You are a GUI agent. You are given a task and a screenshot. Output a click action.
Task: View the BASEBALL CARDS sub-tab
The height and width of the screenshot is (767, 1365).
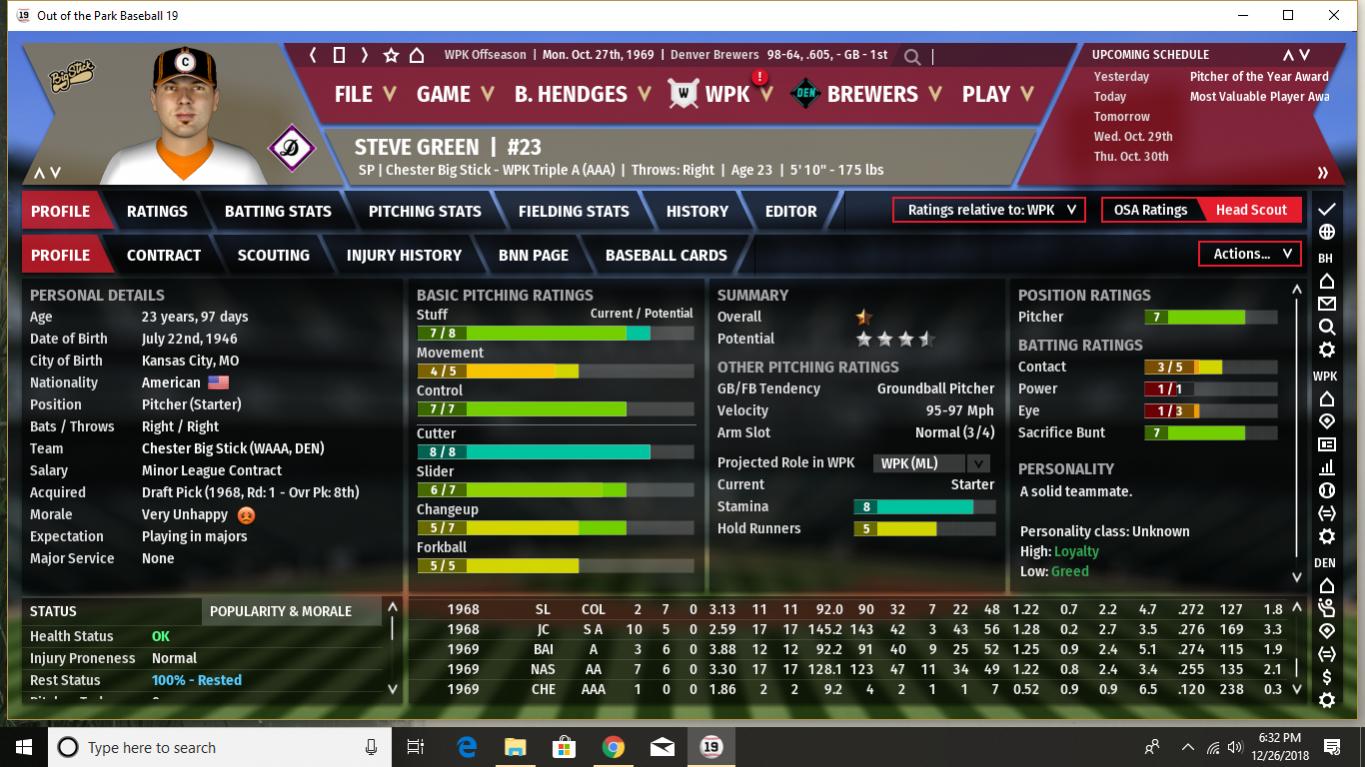666,255
